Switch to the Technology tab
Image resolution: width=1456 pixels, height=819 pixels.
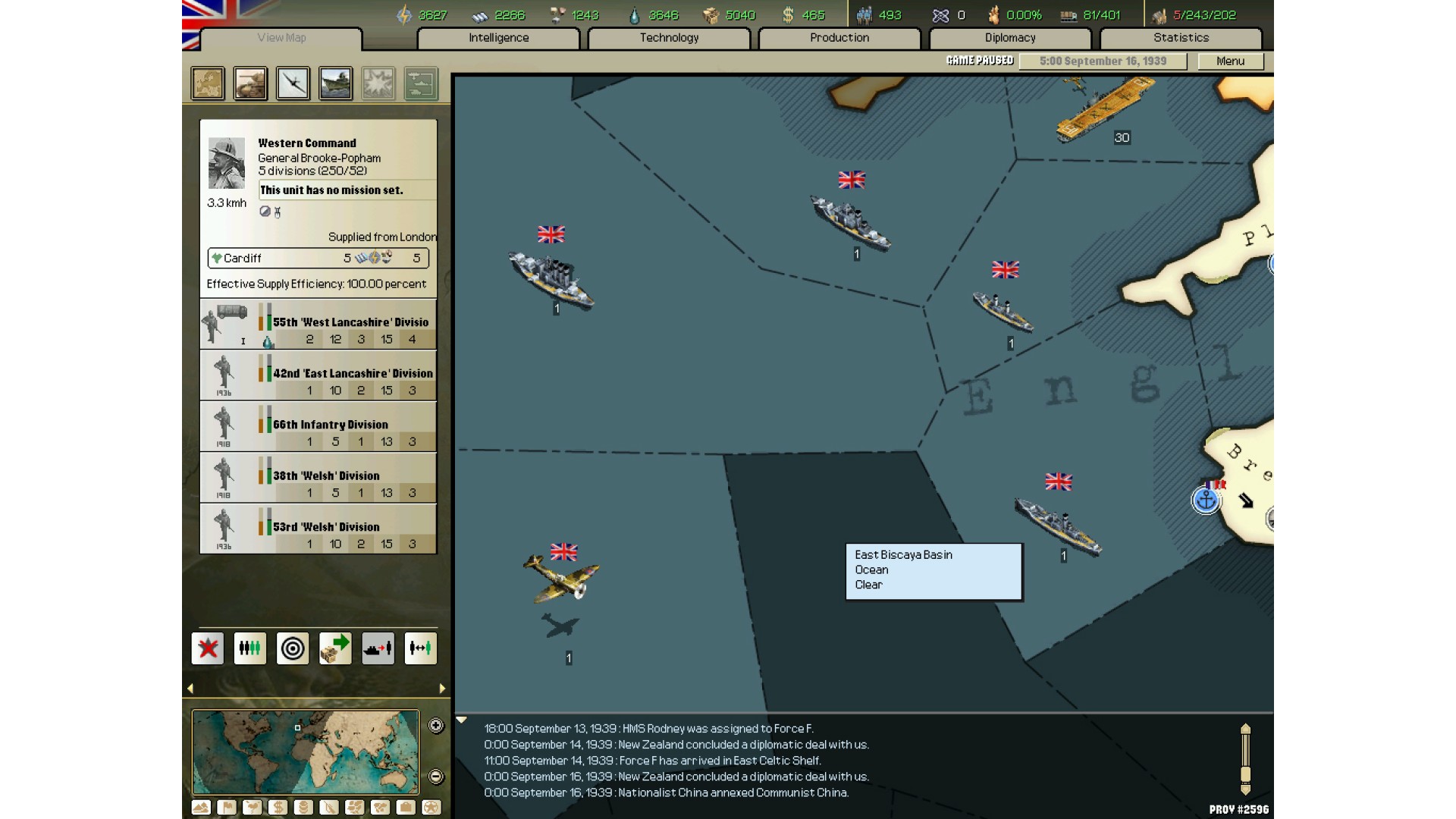pyautogui.click(x=669, y=38)
